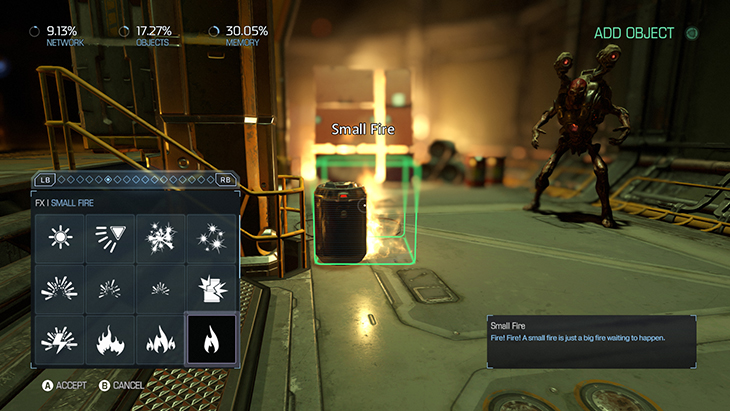Pick the dense spark cluster effect
The image size is (730, 411).
[x=161, y=238]
